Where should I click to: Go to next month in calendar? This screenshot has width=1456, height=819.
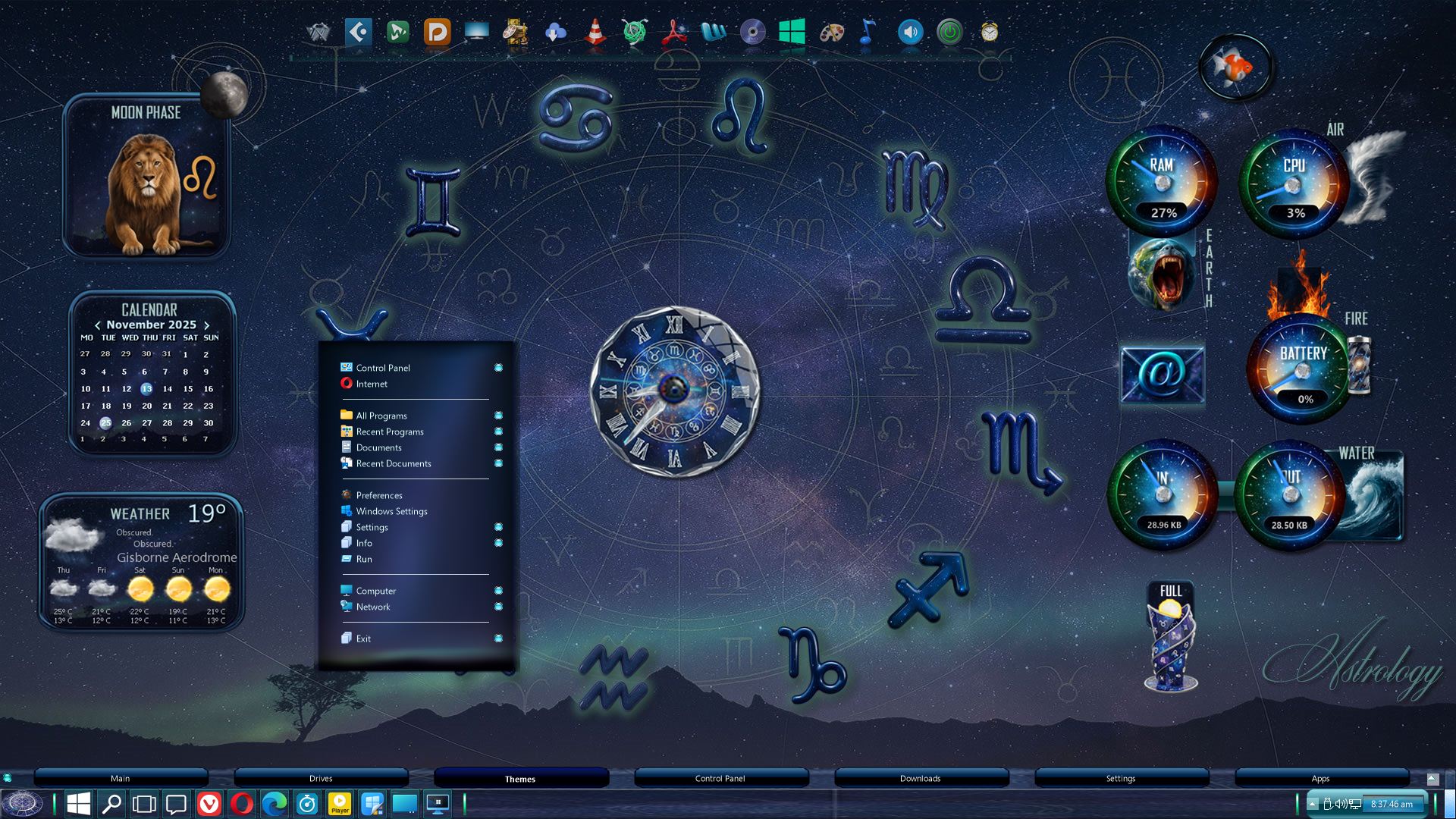click(206, 325)
